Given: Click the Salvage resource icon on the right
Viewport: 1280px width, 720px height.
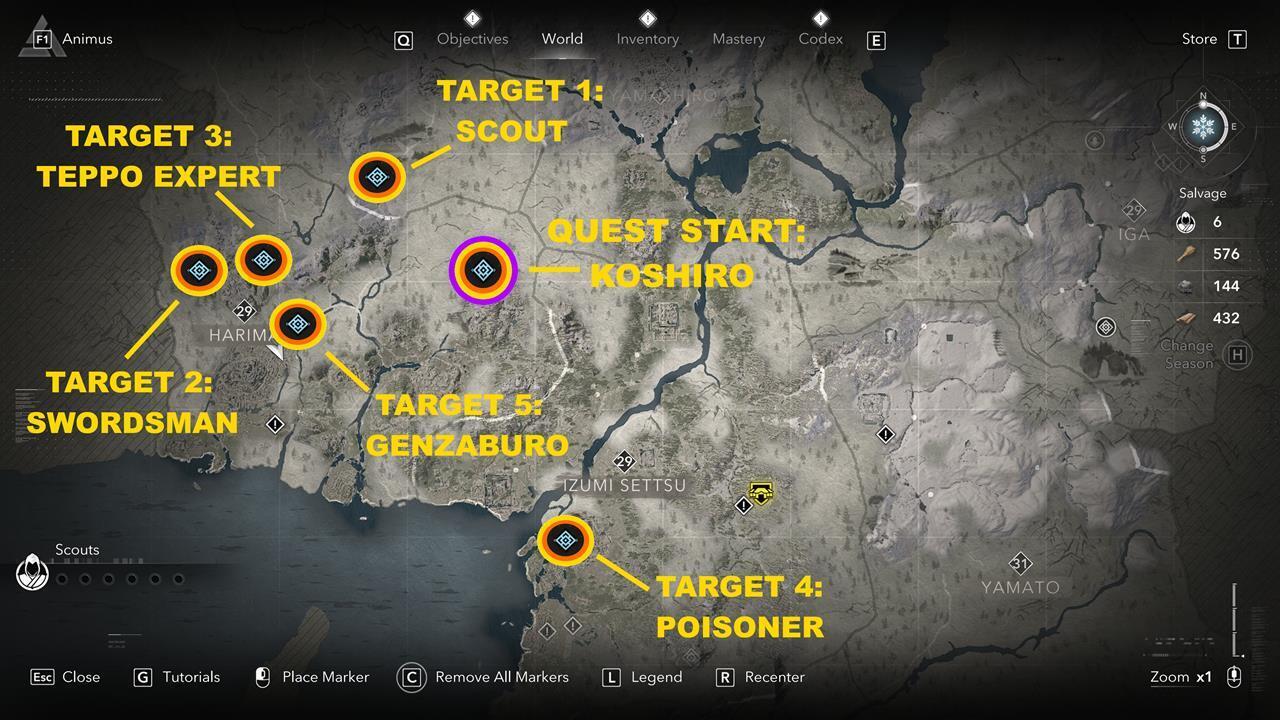Looking at the screenshot, I should pyautogui.click(x=1186, y=222).
